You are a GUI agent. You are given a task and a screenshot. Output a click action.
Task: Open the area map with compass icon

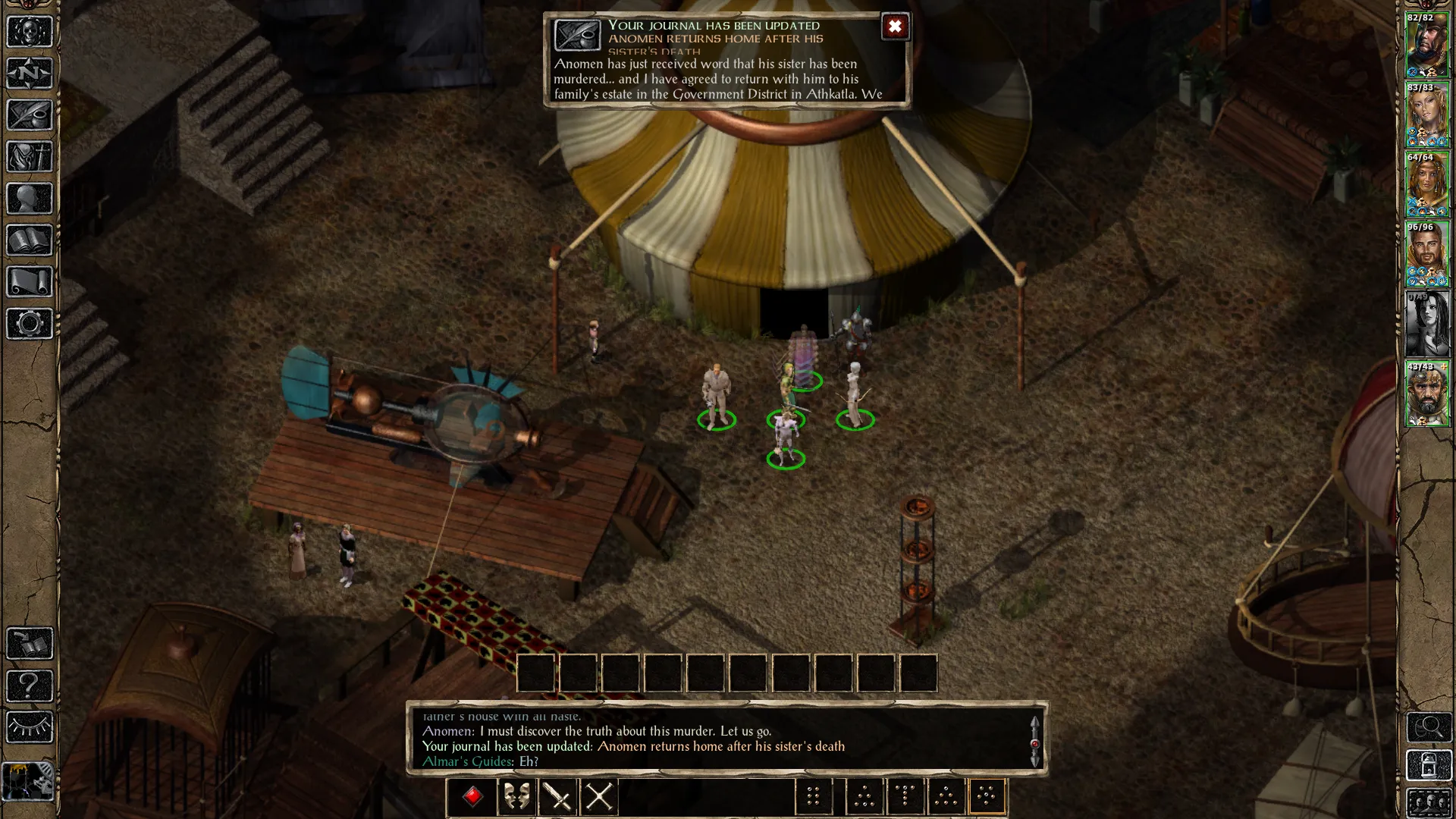coord(30,74)
